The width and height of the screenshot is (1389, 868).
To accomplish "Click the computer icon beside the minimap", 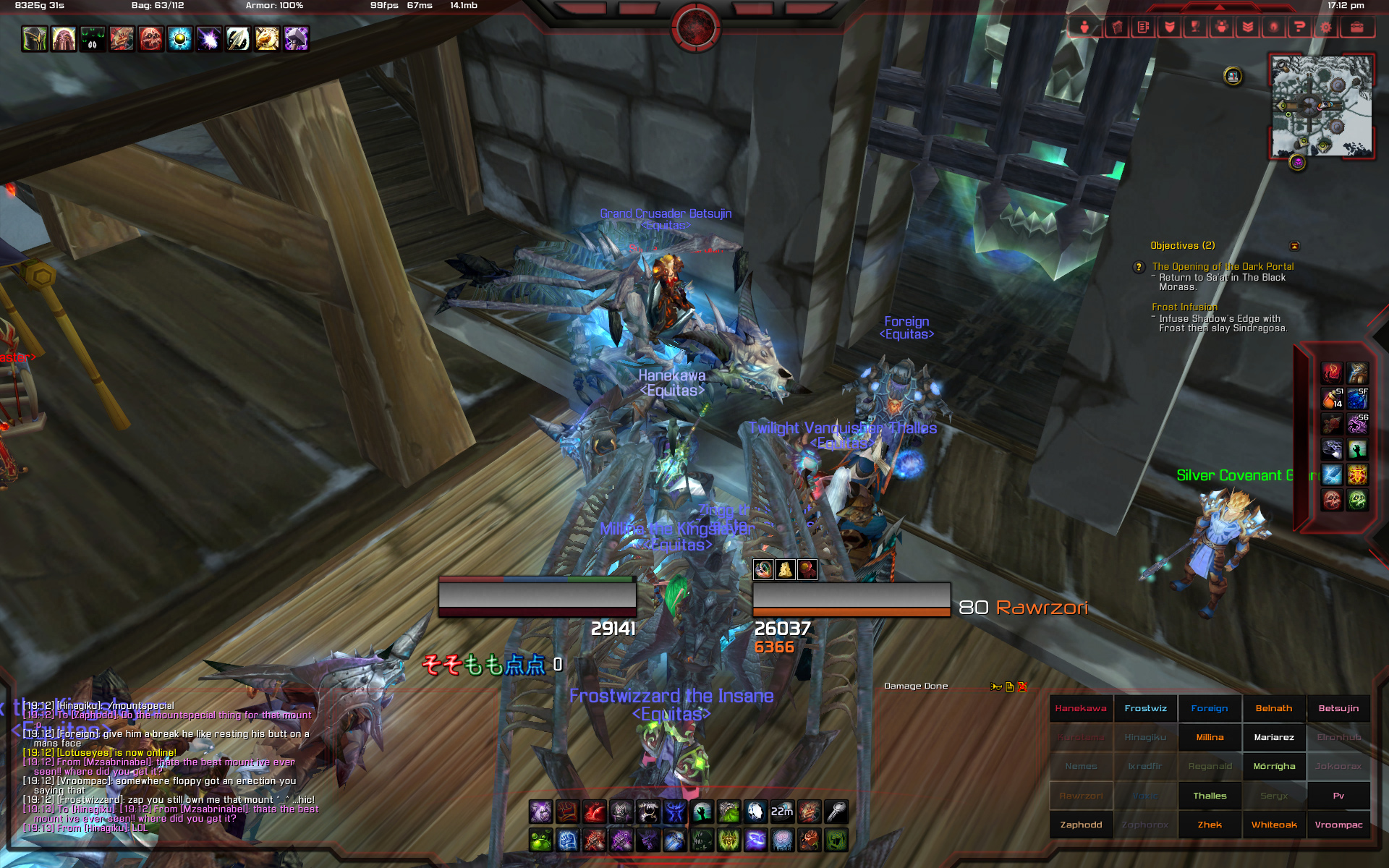I will [1233, 75].
